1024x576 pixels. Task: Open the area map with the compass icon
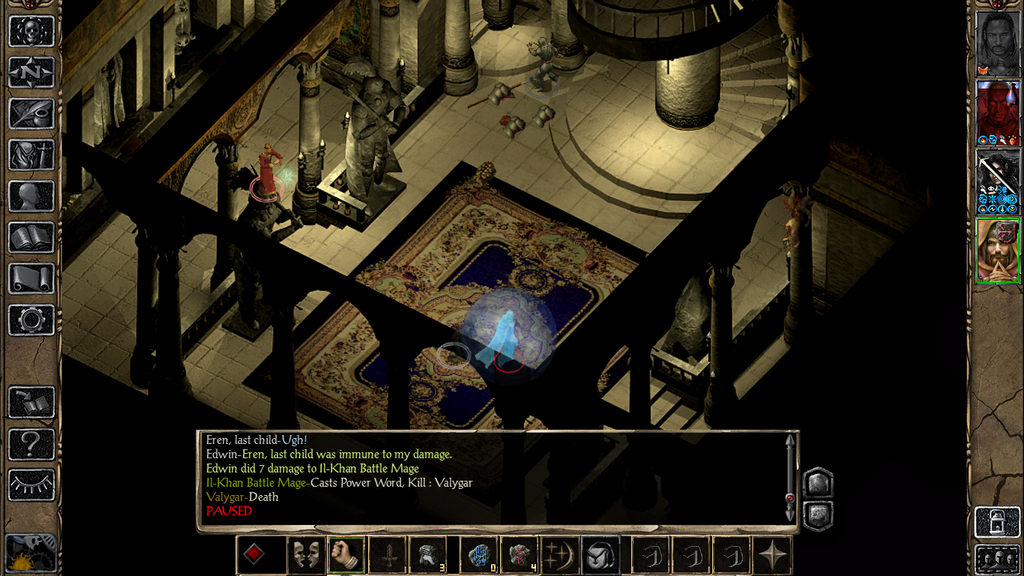(x=31, y=72)
